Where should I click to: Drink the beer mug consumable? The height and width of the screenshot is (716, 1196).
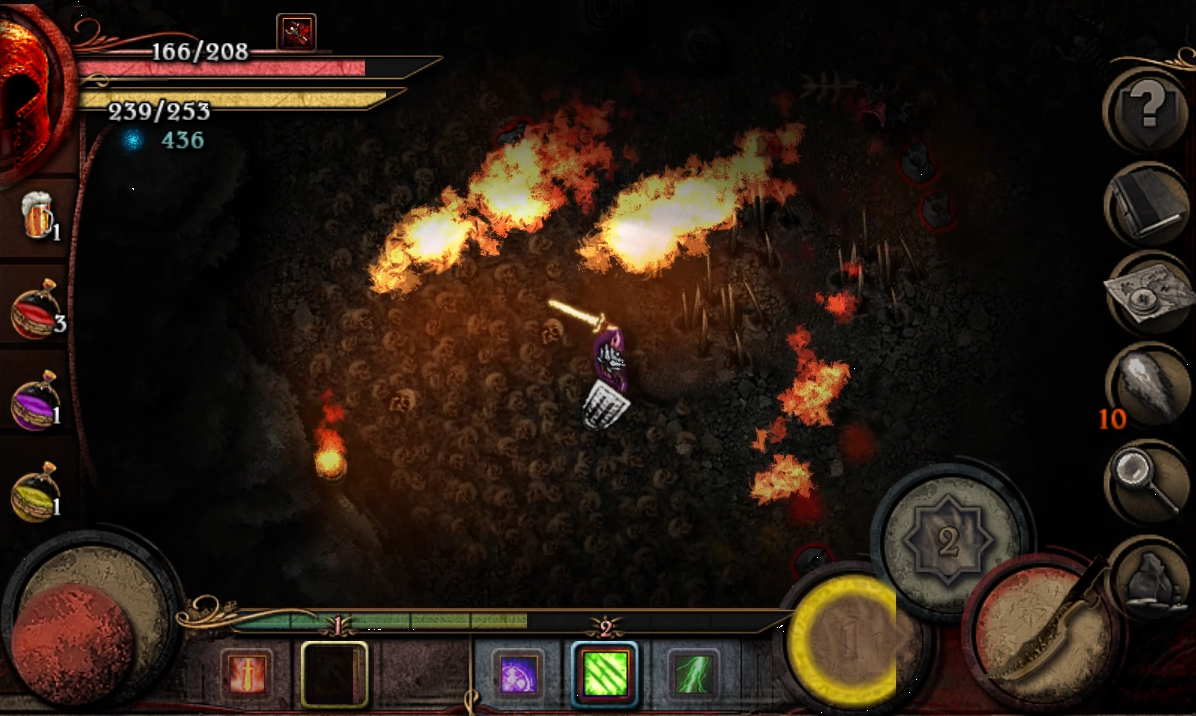(37, 216)
